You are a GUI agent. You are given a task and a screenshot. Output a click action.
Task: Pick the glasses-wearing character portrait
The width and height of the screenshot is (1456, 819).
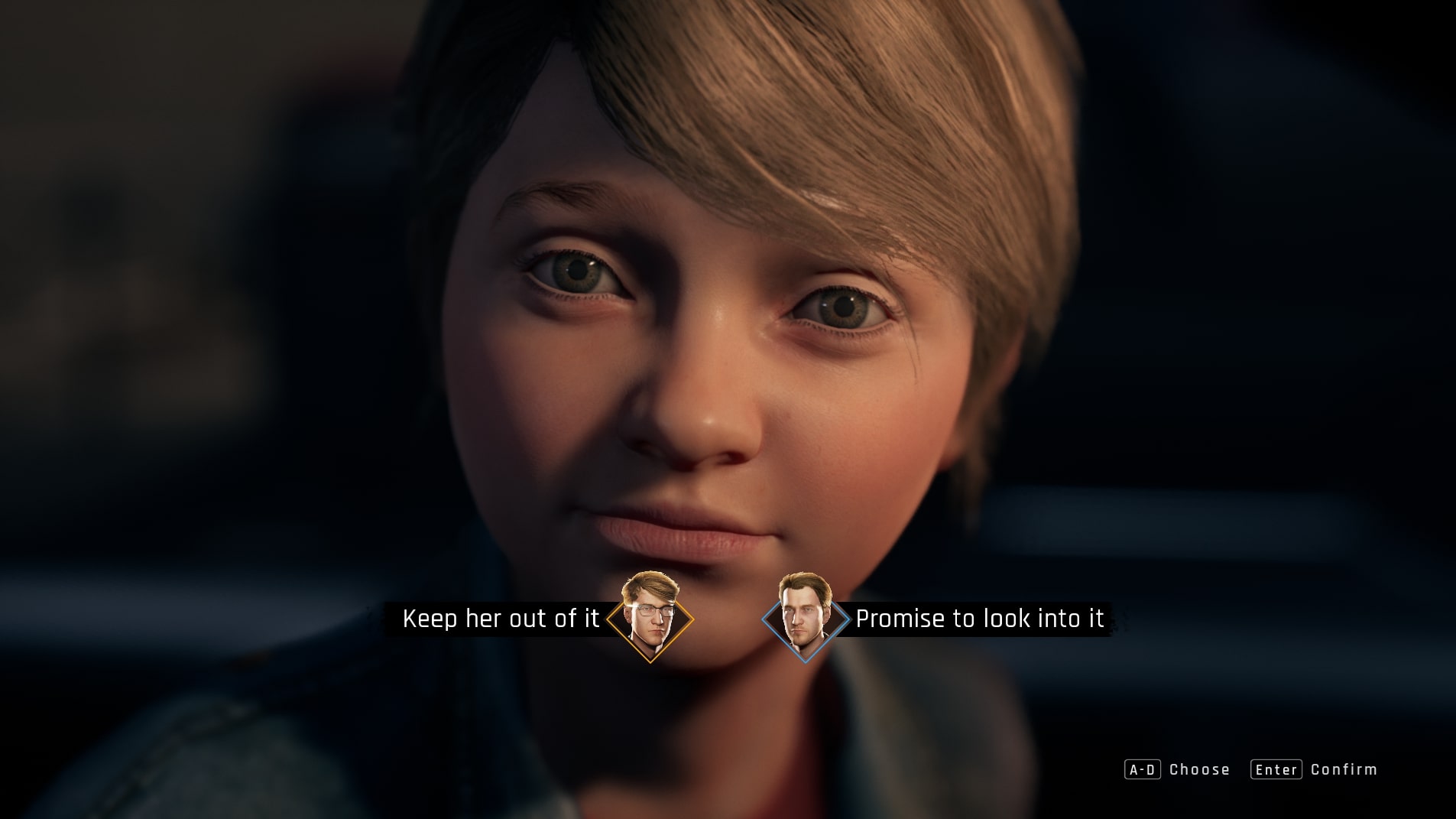point(650,616)
